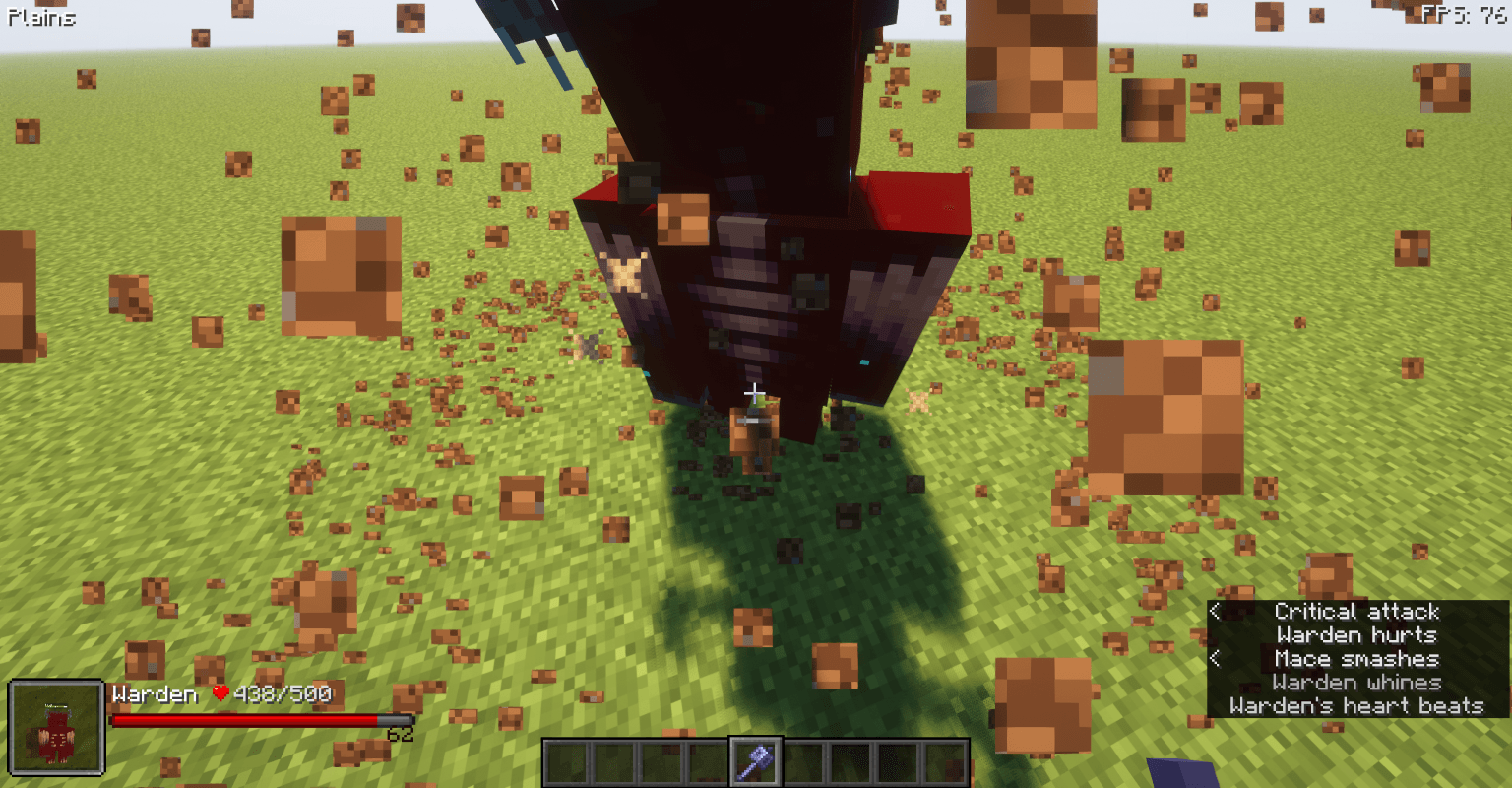Click the crosshair at screen center
The height and width of the screenshot is (788, 1512).
pyautogui.click(x=754, y=391)
